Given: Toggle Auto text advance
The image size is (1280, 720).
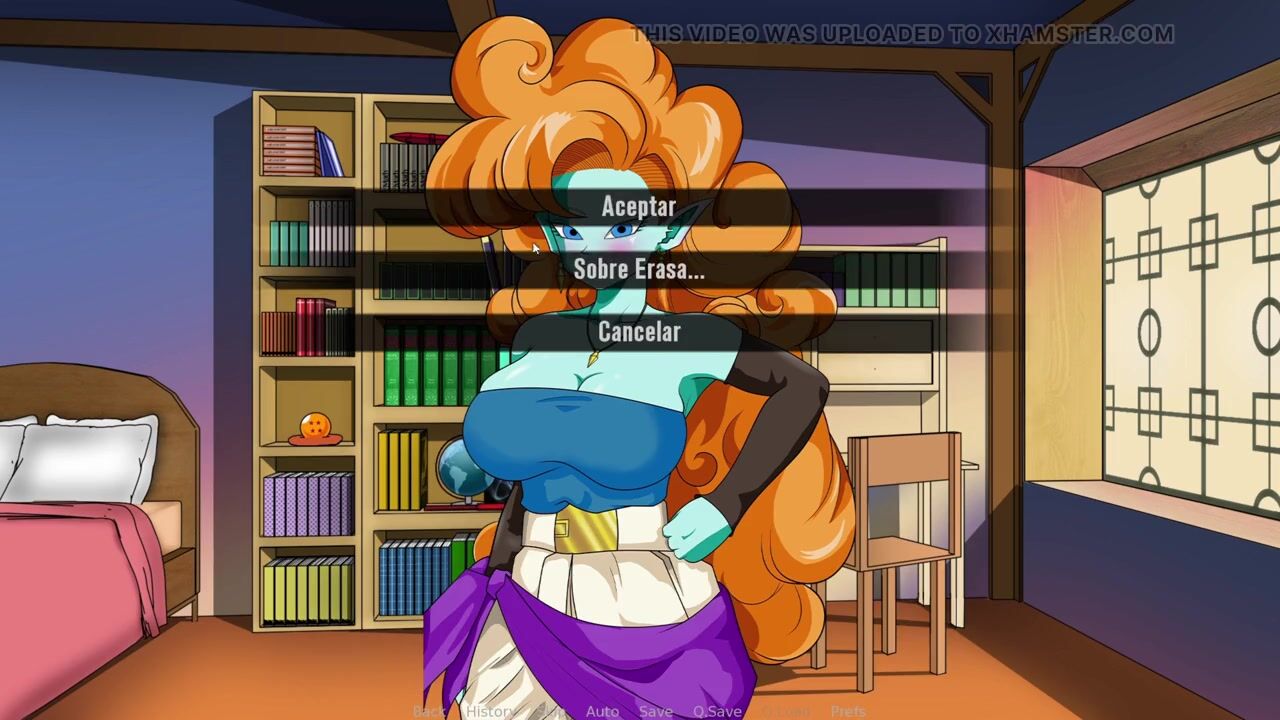Looking at the screenshot, I should click(602, 711).
